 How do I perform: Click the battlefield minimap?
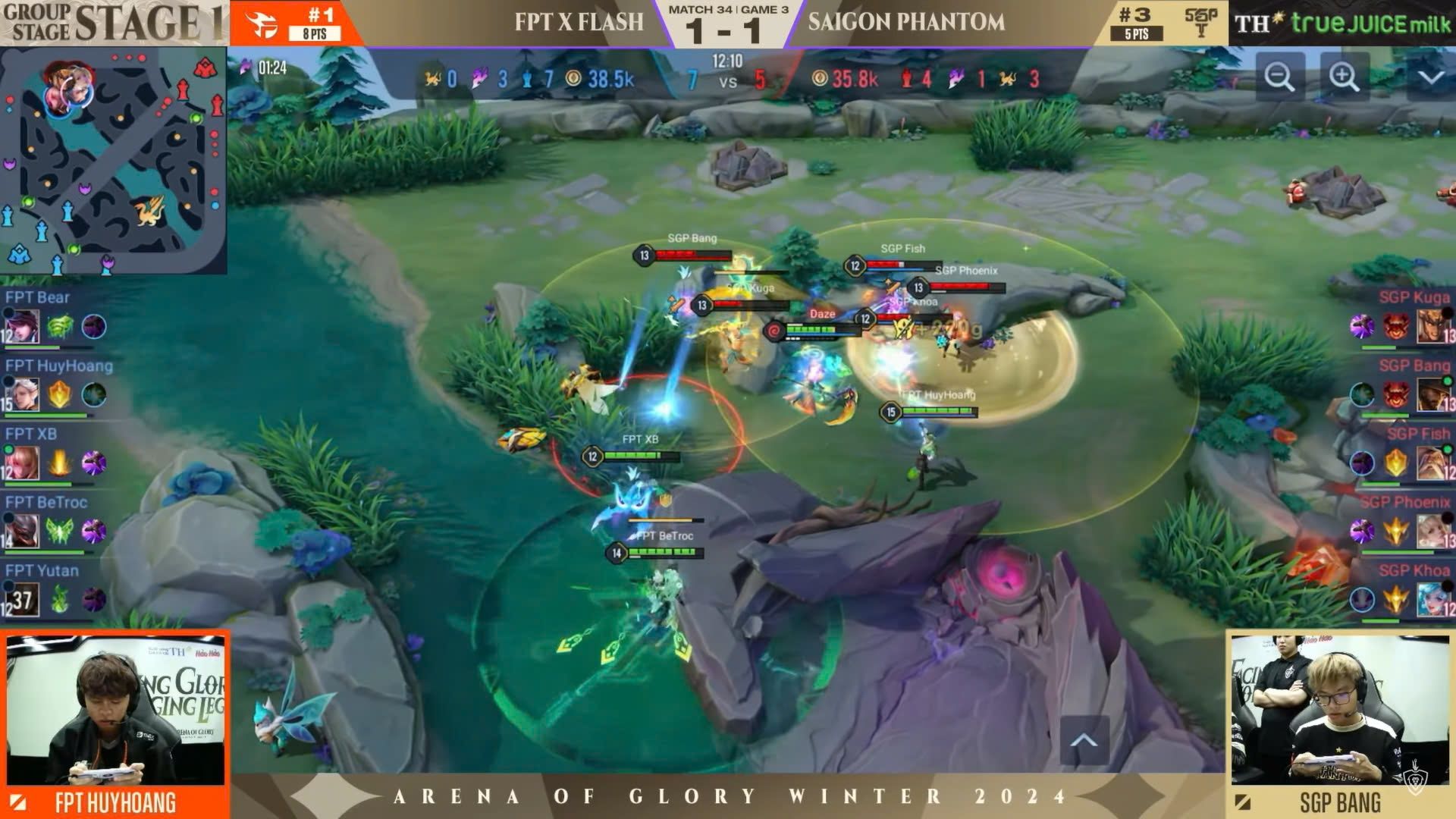(114, 161)
